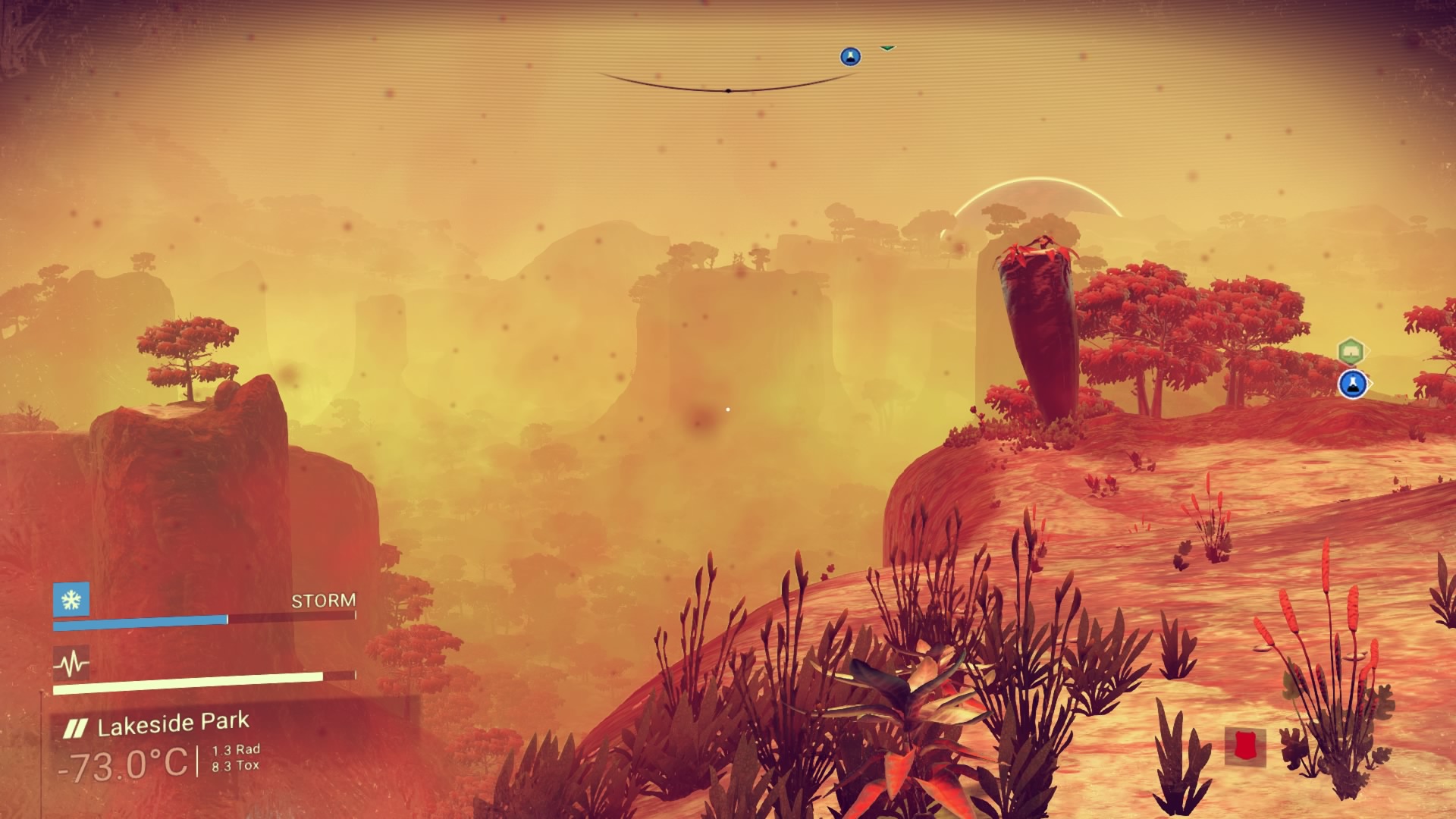
Task: Select the blue flask waypoint beside the trees
Action: tap(1351, 384)
